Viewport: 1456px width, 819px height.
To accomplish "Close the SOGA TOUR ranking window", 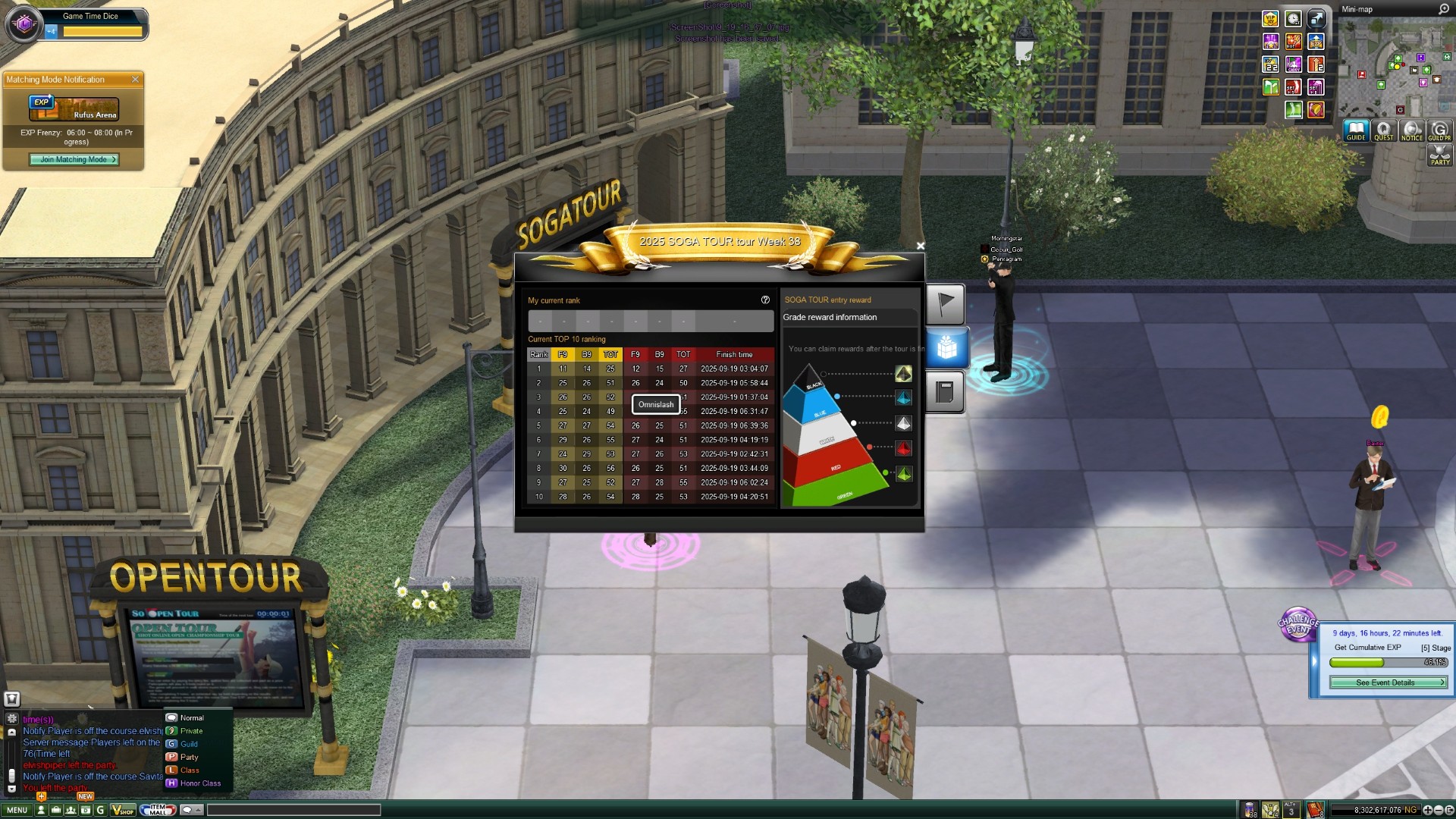I will coord(920,246).
